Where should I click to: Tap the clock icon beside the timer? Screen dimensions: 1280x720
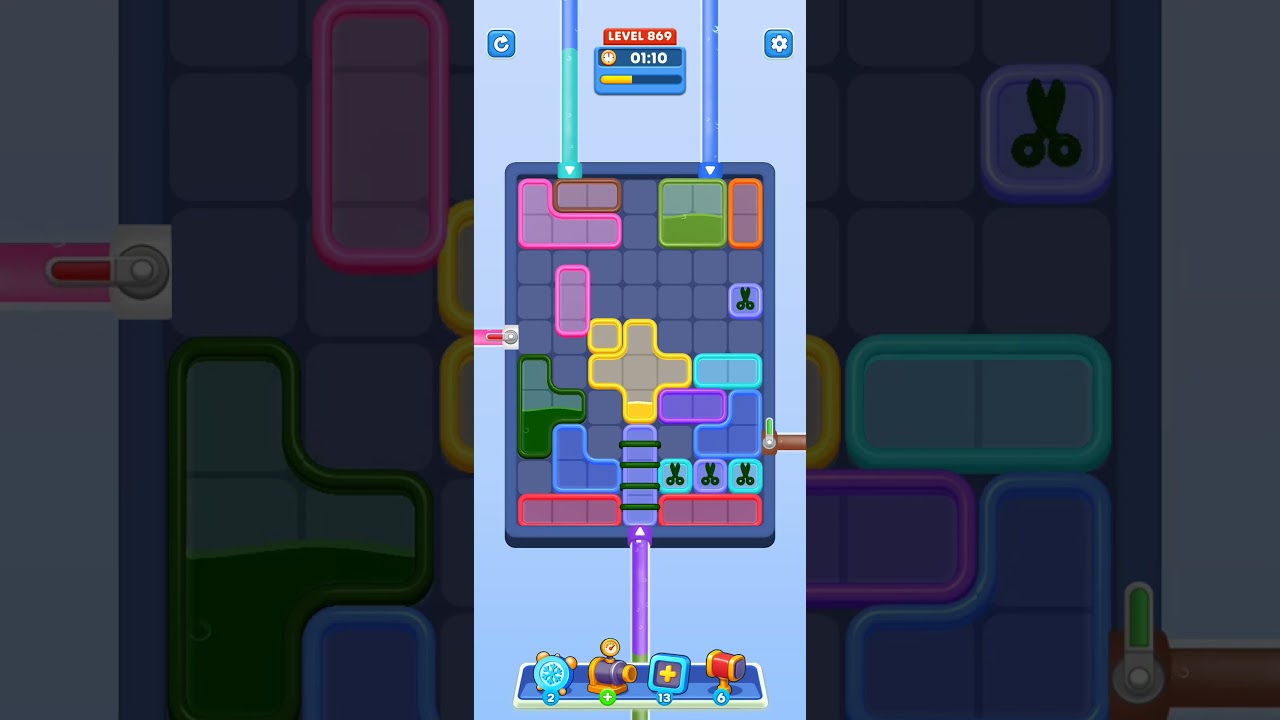coord(611,58)
